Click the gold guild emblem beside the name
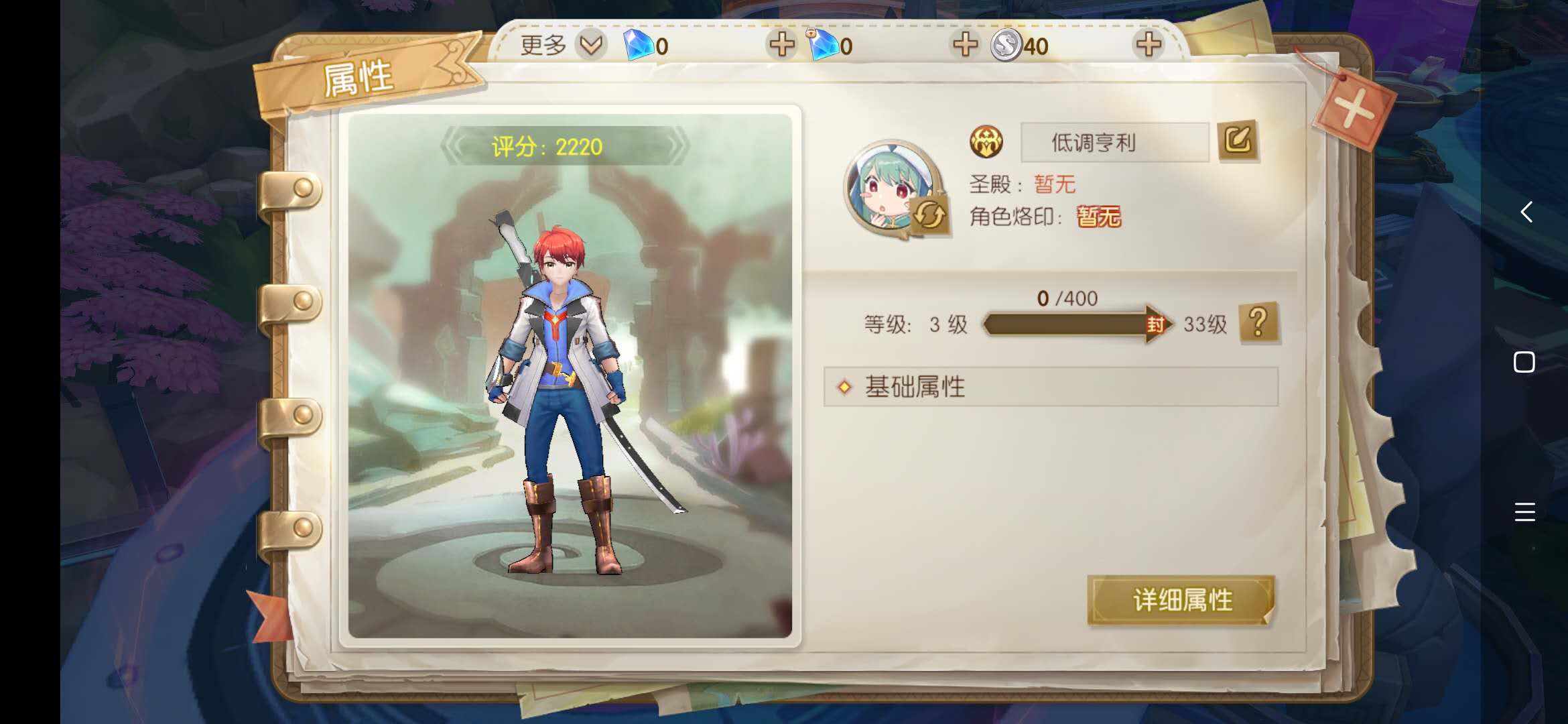Screen dimensions: 1568x724 click(x=986, y=142)
